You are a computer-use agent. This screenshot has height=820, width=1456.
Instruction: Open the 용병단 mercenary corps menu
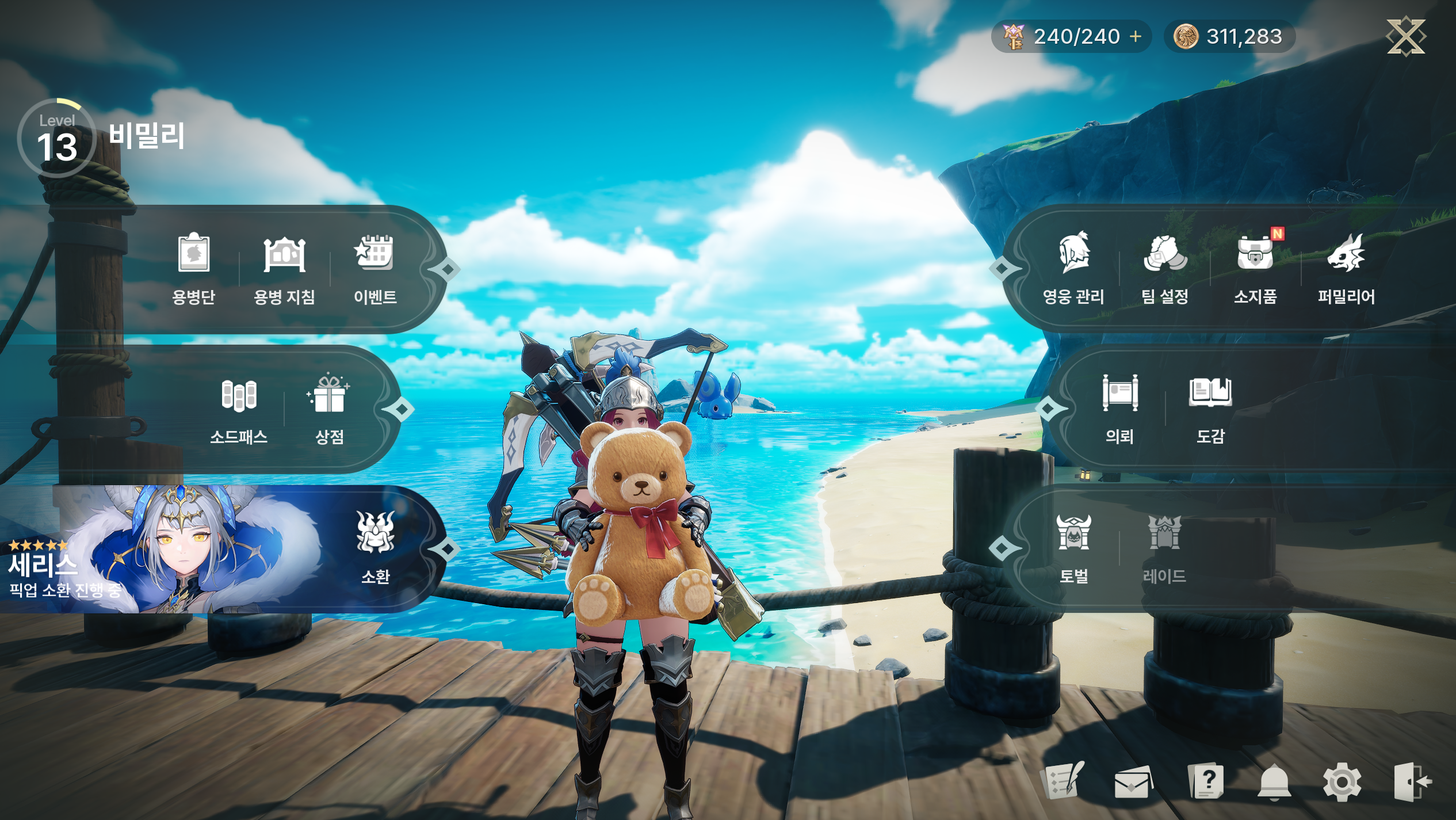[x=193, y=268]
